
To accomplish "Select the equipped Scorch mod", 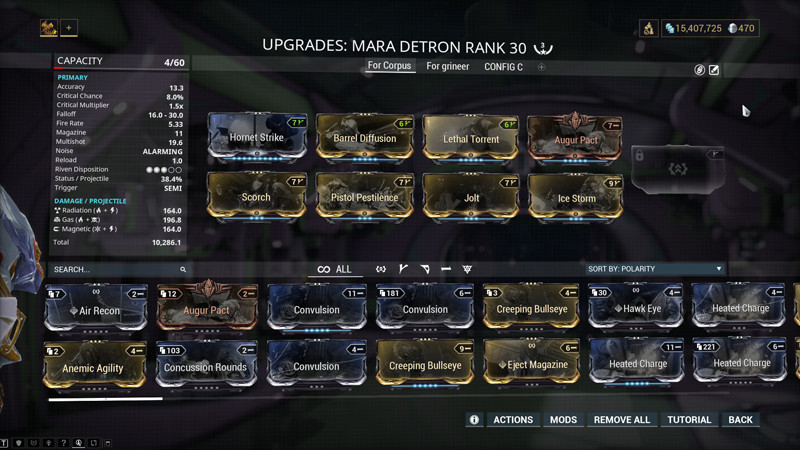I will coord(257,196).
